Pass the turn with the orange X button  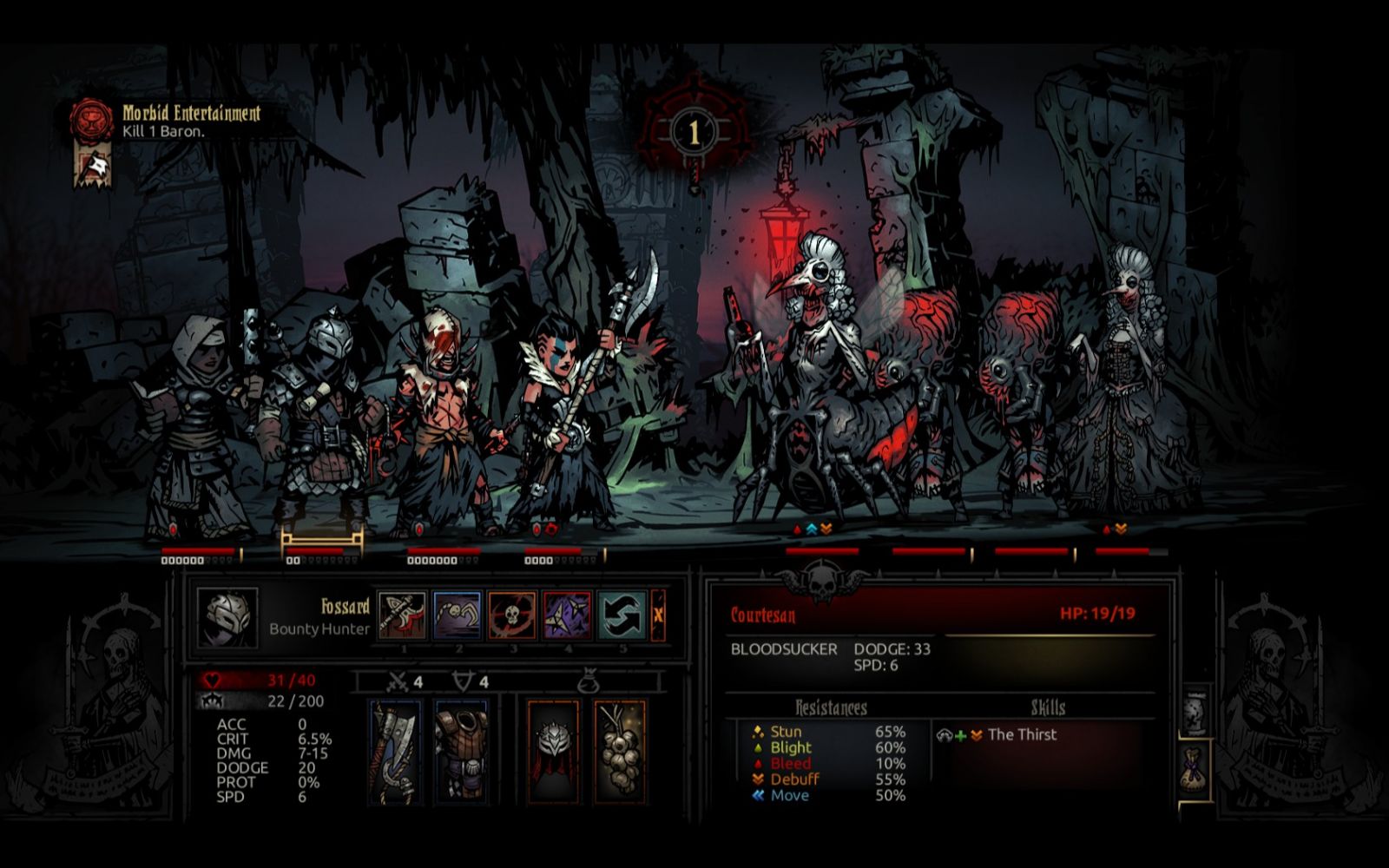click(658, 615)
